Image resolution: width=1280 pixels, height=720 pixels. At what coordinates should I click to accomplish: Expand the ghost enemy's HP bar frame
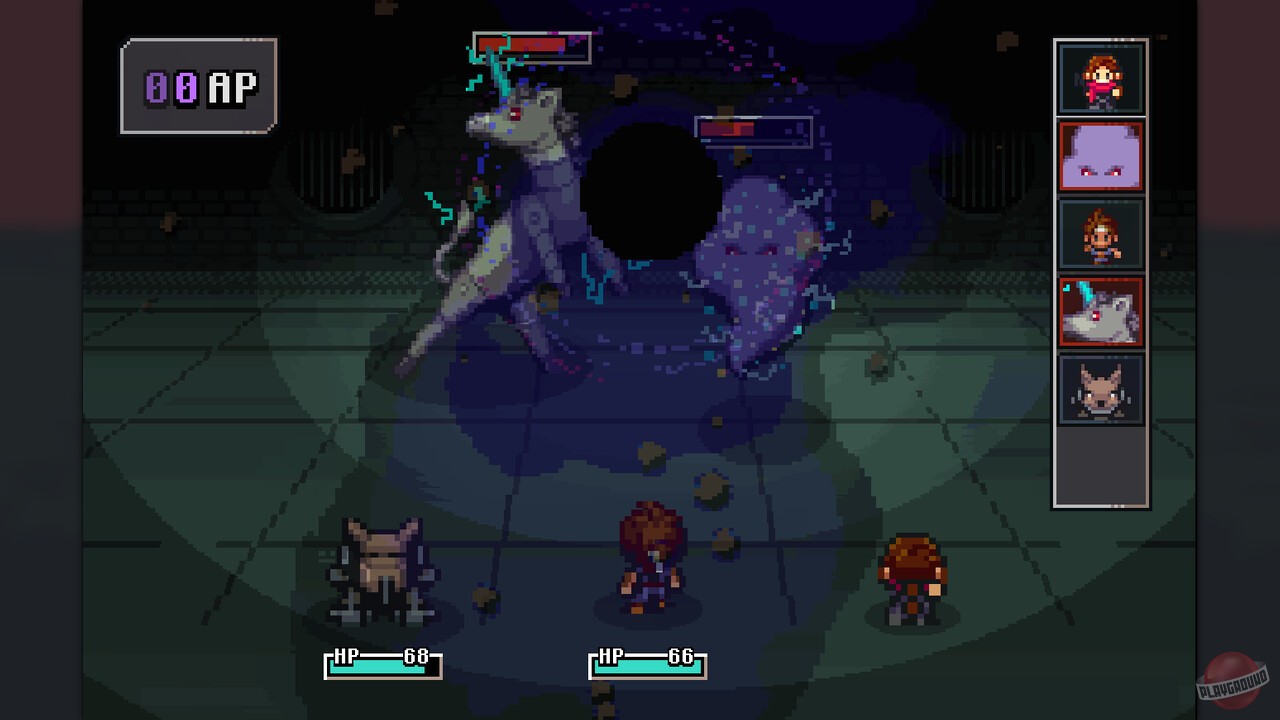coord(753,130)
